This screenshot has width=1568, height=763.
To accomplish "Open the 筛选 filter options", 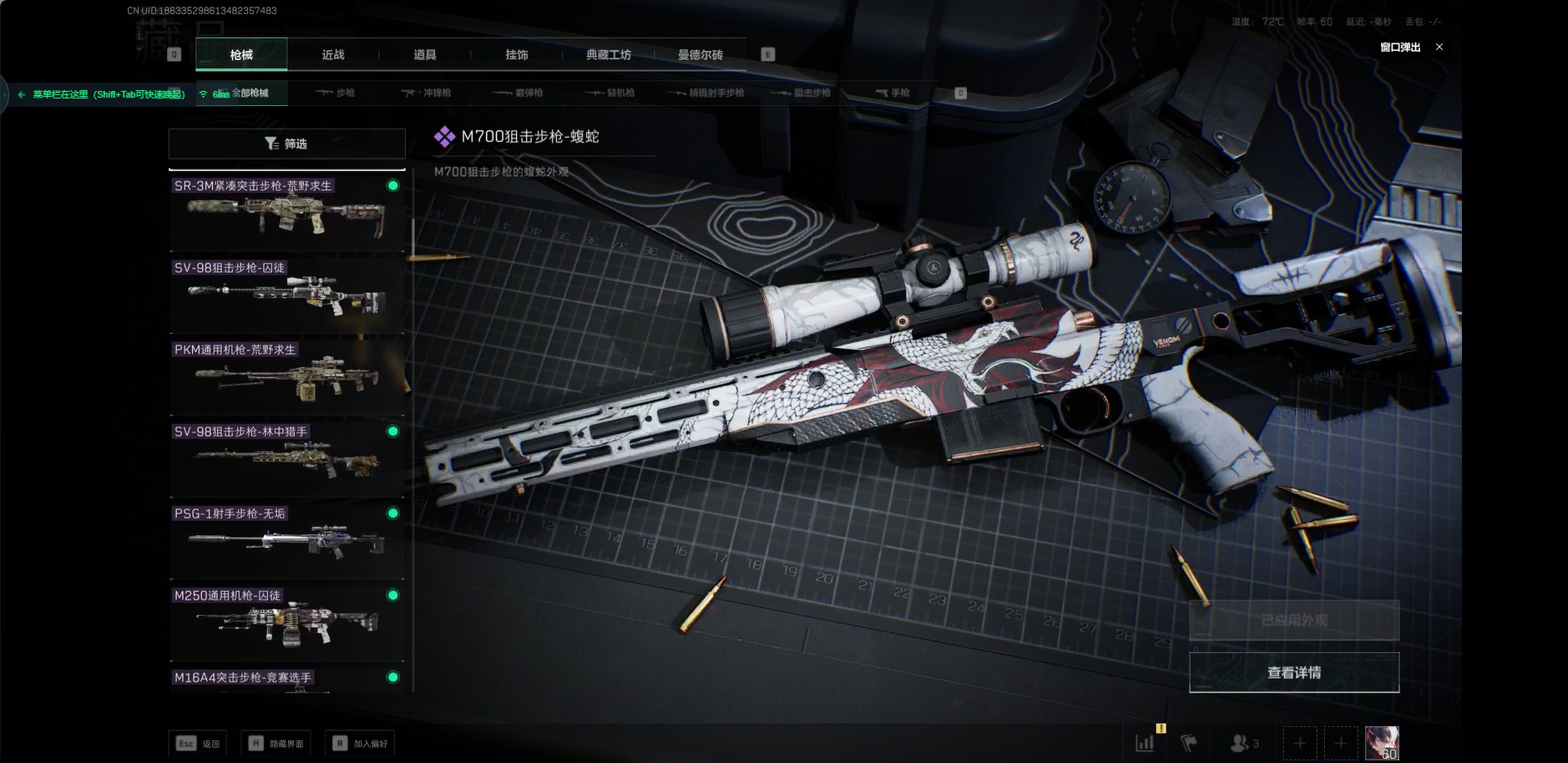I will [286, 144].
